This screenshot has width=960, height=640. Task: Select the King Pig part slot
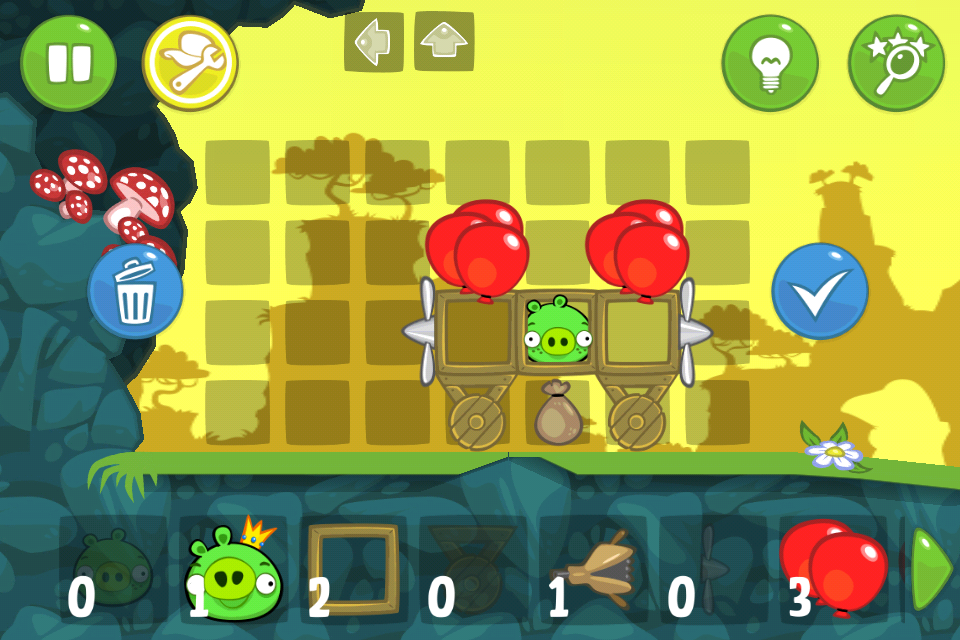coord(233,571)
